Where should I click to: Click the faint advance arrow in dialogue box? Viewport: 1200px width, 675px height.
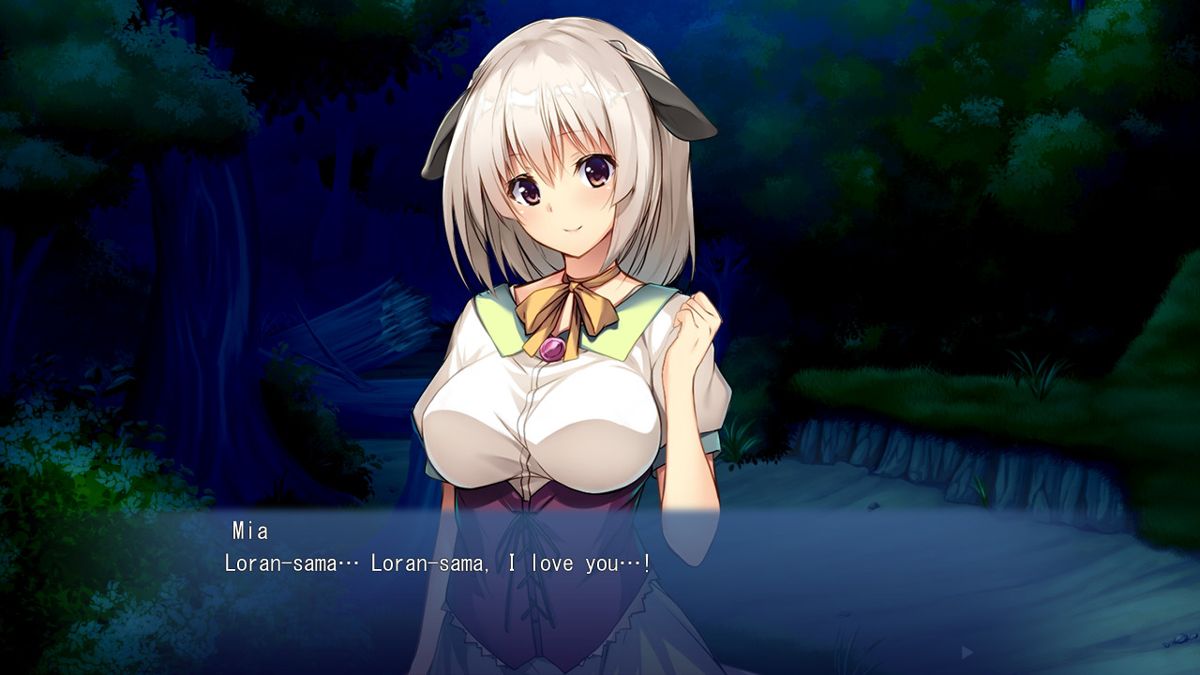point(966,652)
